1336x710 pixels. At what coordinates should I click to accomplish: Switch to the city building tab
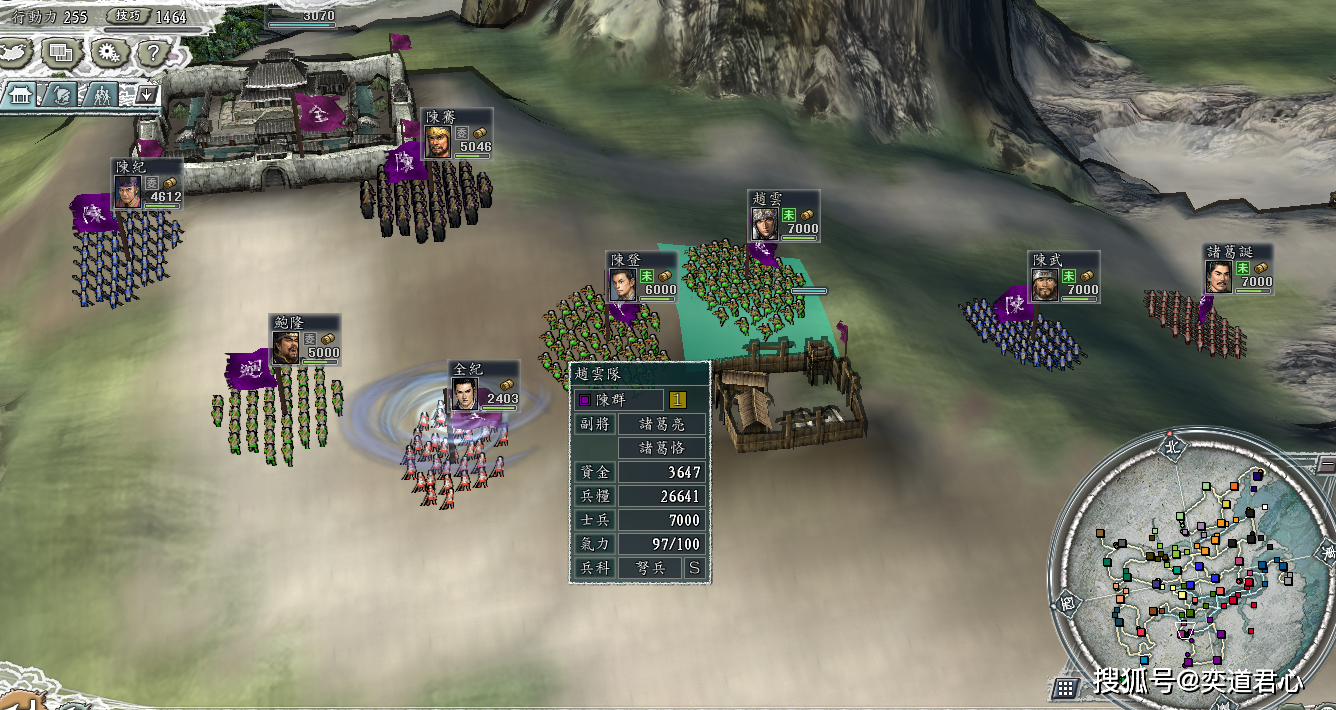(20, 96)
